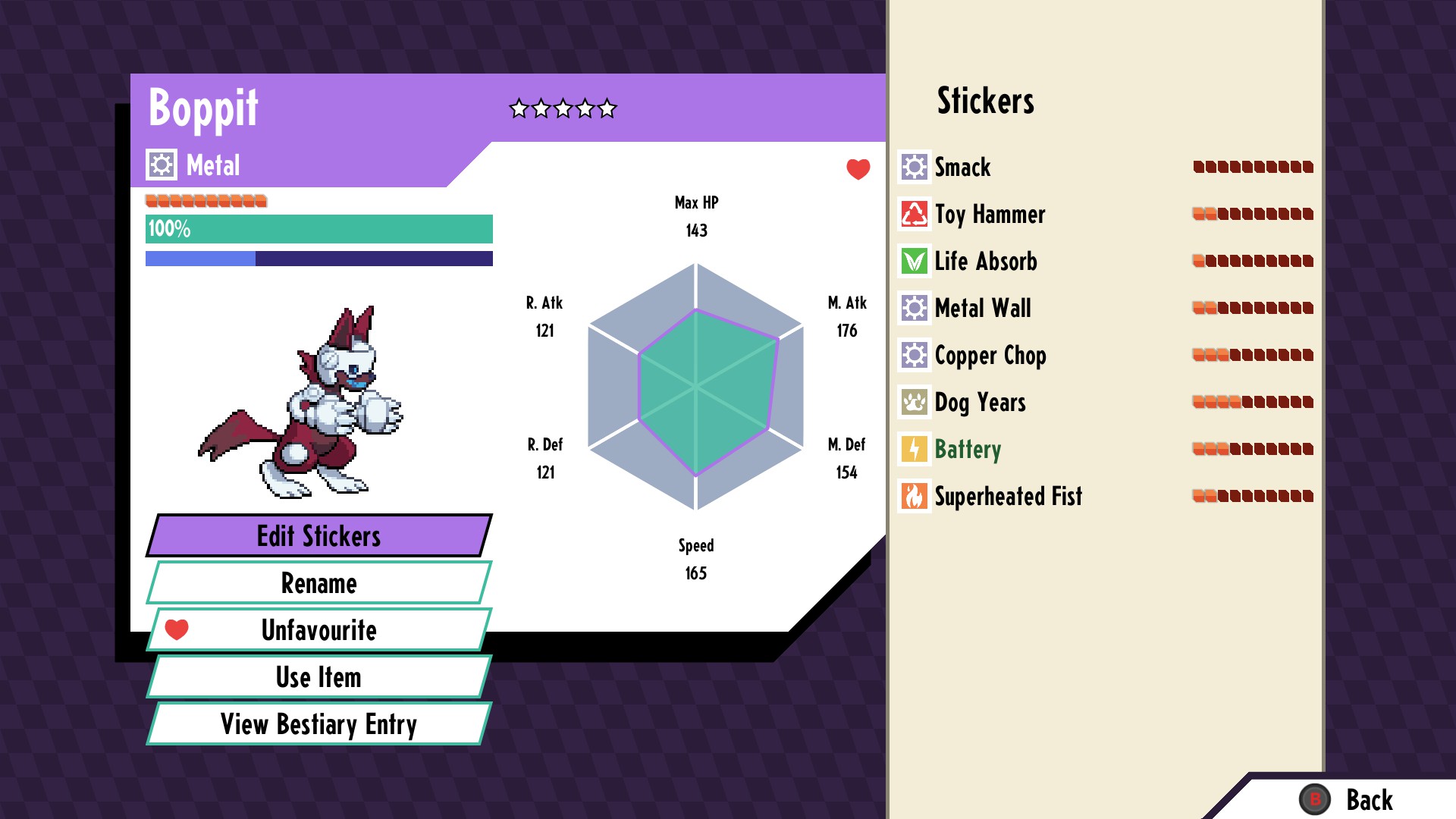
Task: Click the Dog Years sticker
Action: pyautogui.click(x=979, y=402)
